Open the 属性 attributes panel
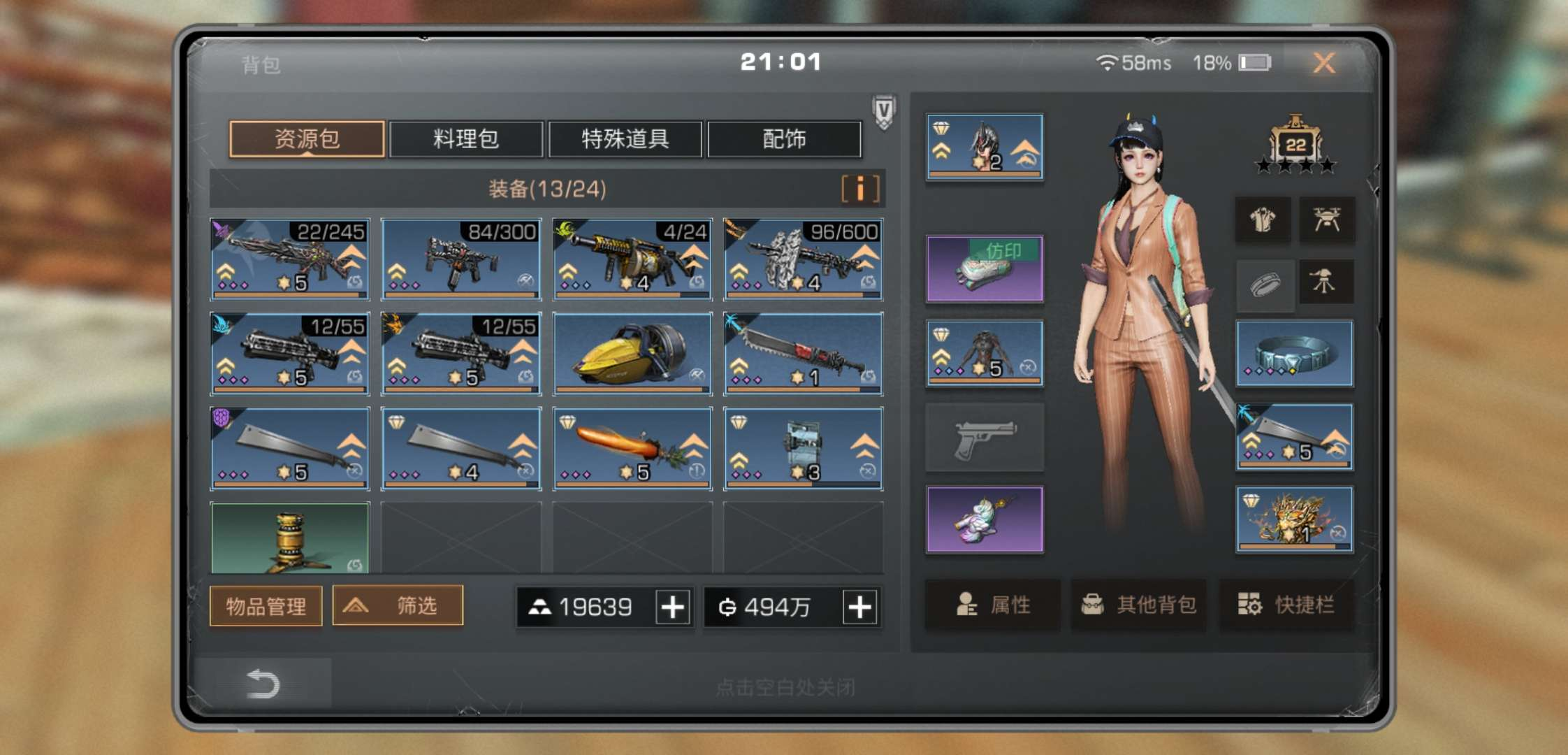 pos(993,605)
